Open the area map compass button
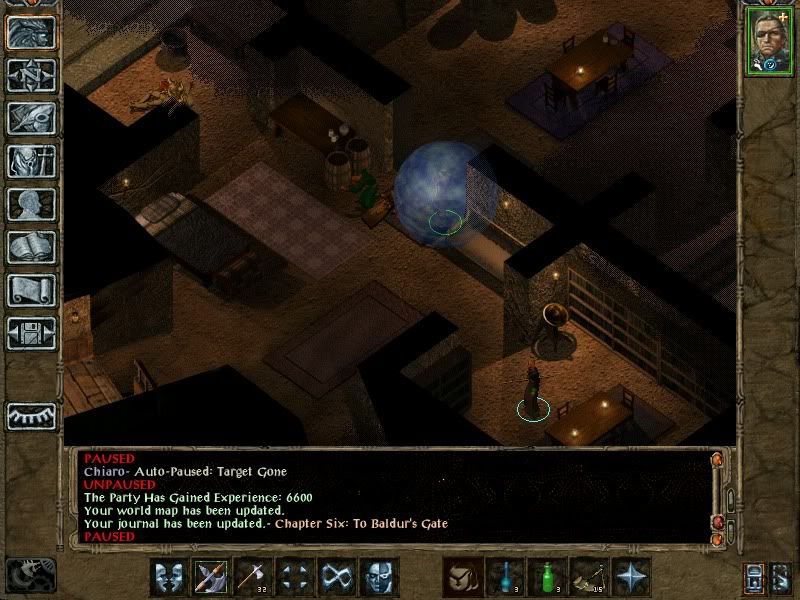 point(31,75)
